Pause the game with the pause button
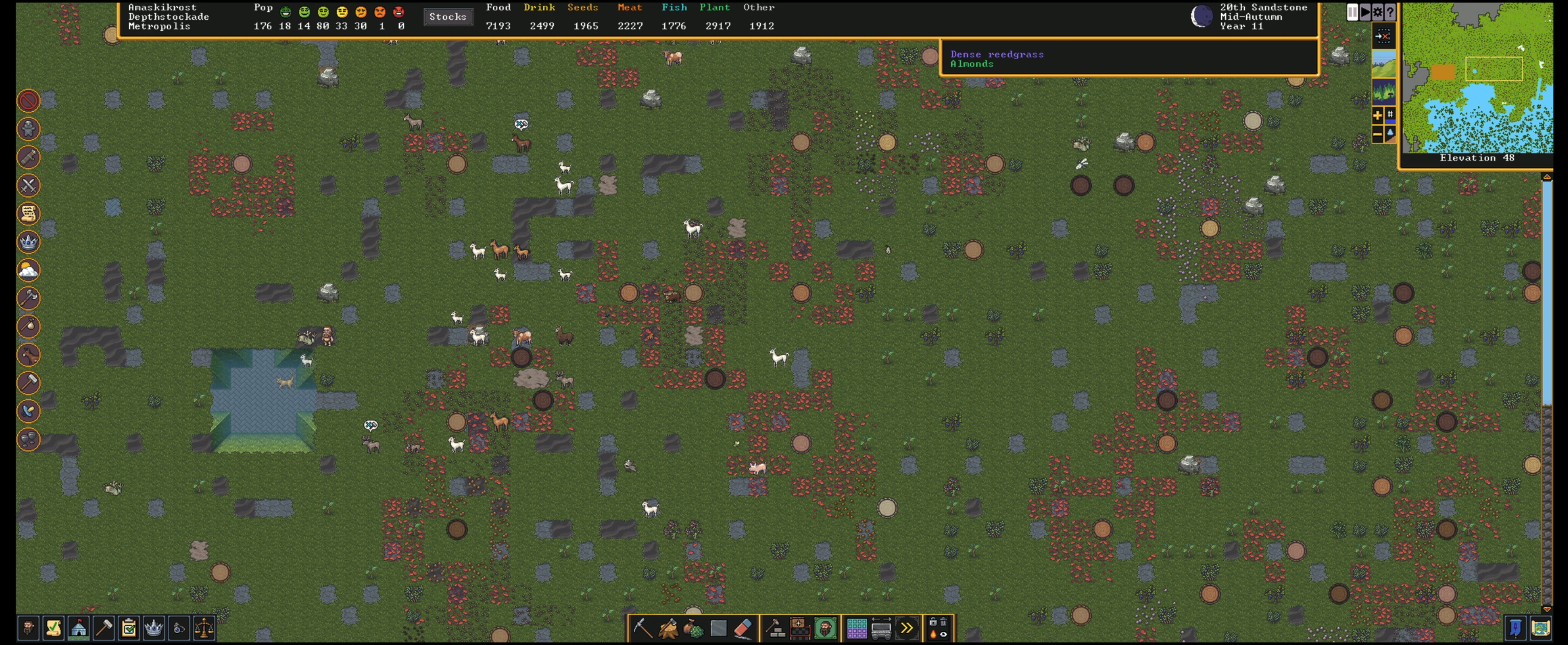The height and width of the screenshot is (645, 1568). 1352,12
